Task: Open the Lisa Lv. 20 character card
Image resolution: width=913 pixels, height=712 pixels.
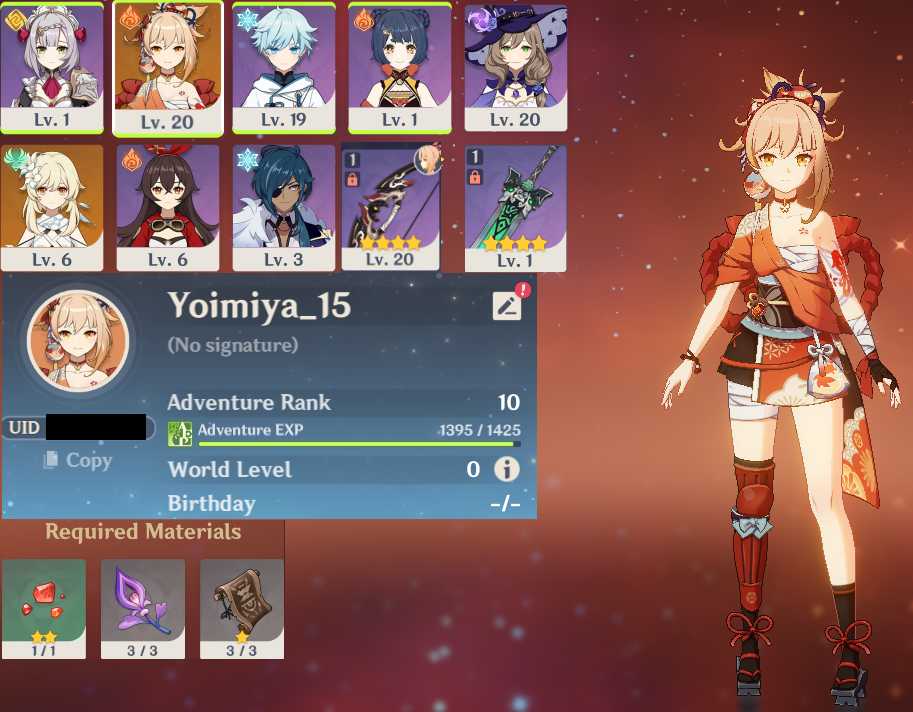Action: coord(516,66)
